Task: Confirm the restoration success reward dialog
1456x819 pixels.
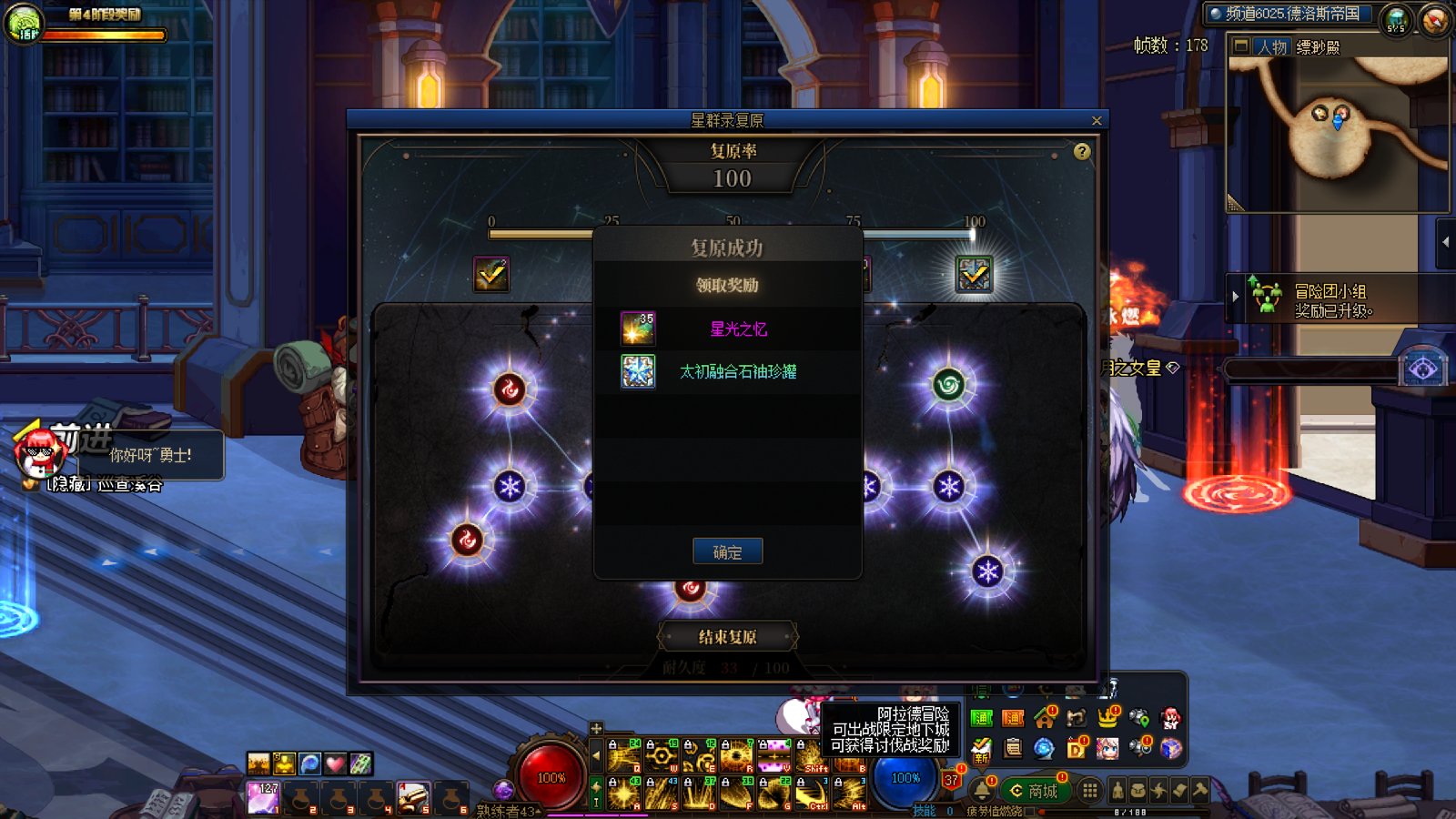Action: pos(727,551)
